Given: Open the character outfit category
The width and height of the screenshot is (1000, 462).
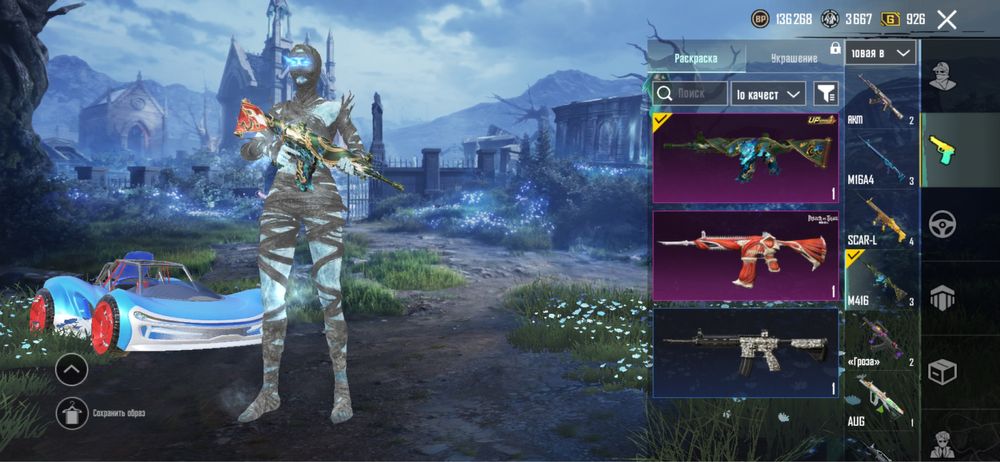Looking at the screenshot, I should tap(943, 74).
